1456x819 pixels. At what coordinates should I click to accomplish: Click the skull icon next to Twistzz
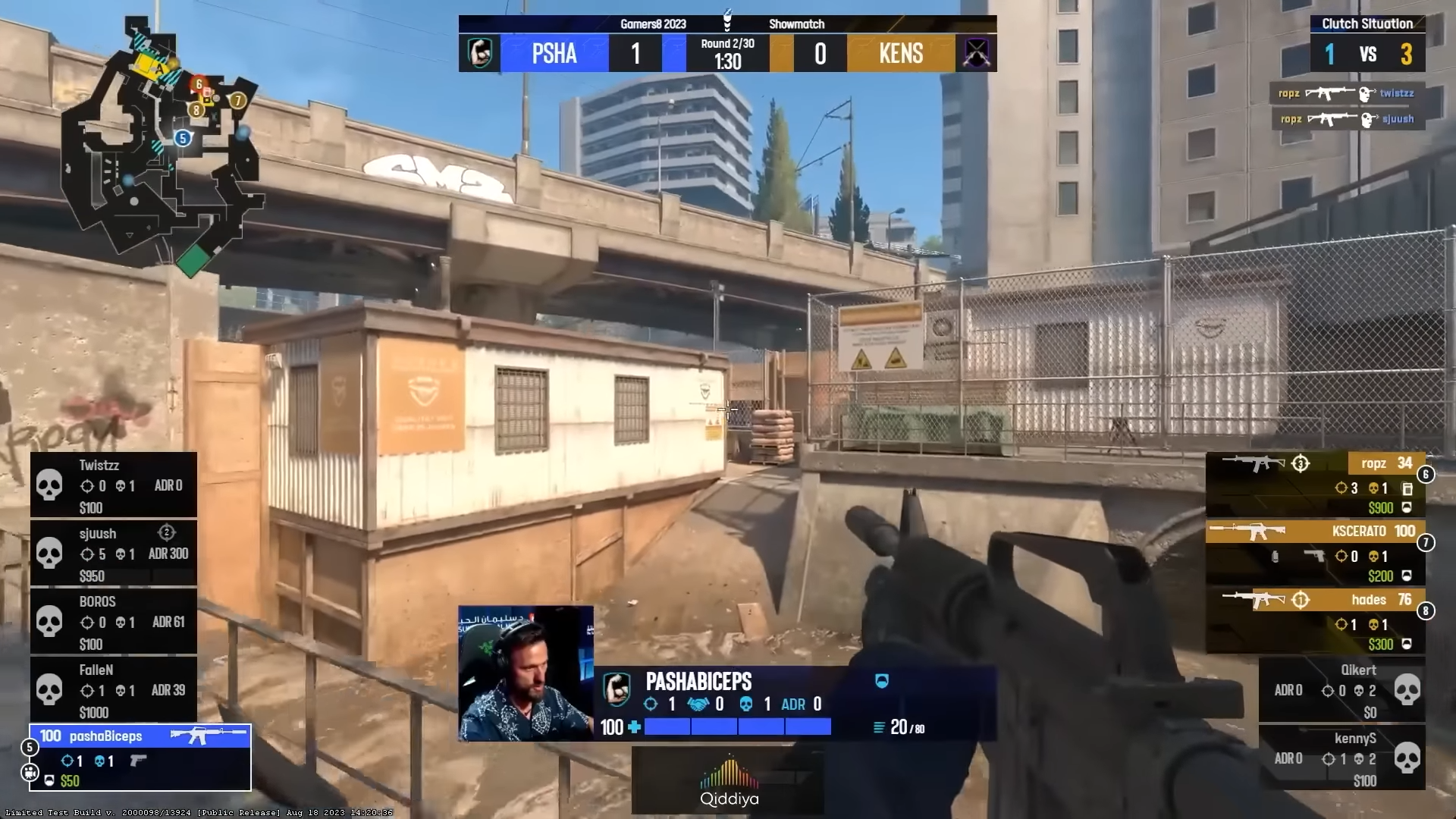(49, 485)
